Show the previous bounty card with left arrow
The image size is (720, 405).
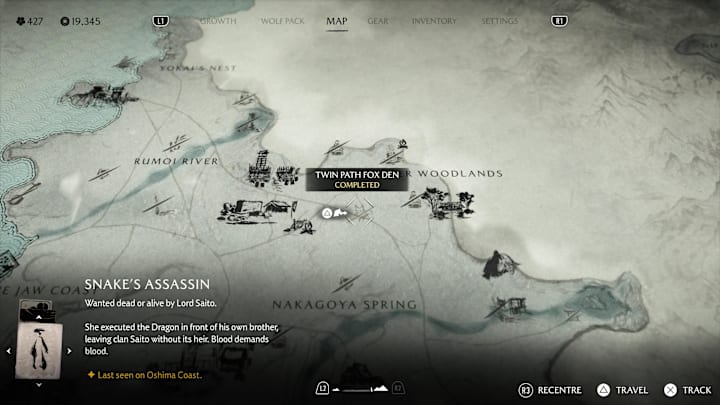pyautogui.click(x=10, y=351)
